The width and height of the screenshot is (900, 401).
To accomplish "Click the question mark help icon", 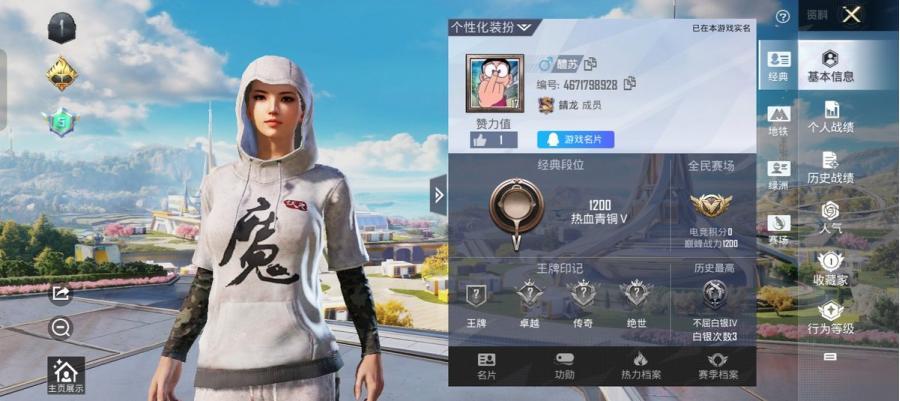I will (783, 17).
